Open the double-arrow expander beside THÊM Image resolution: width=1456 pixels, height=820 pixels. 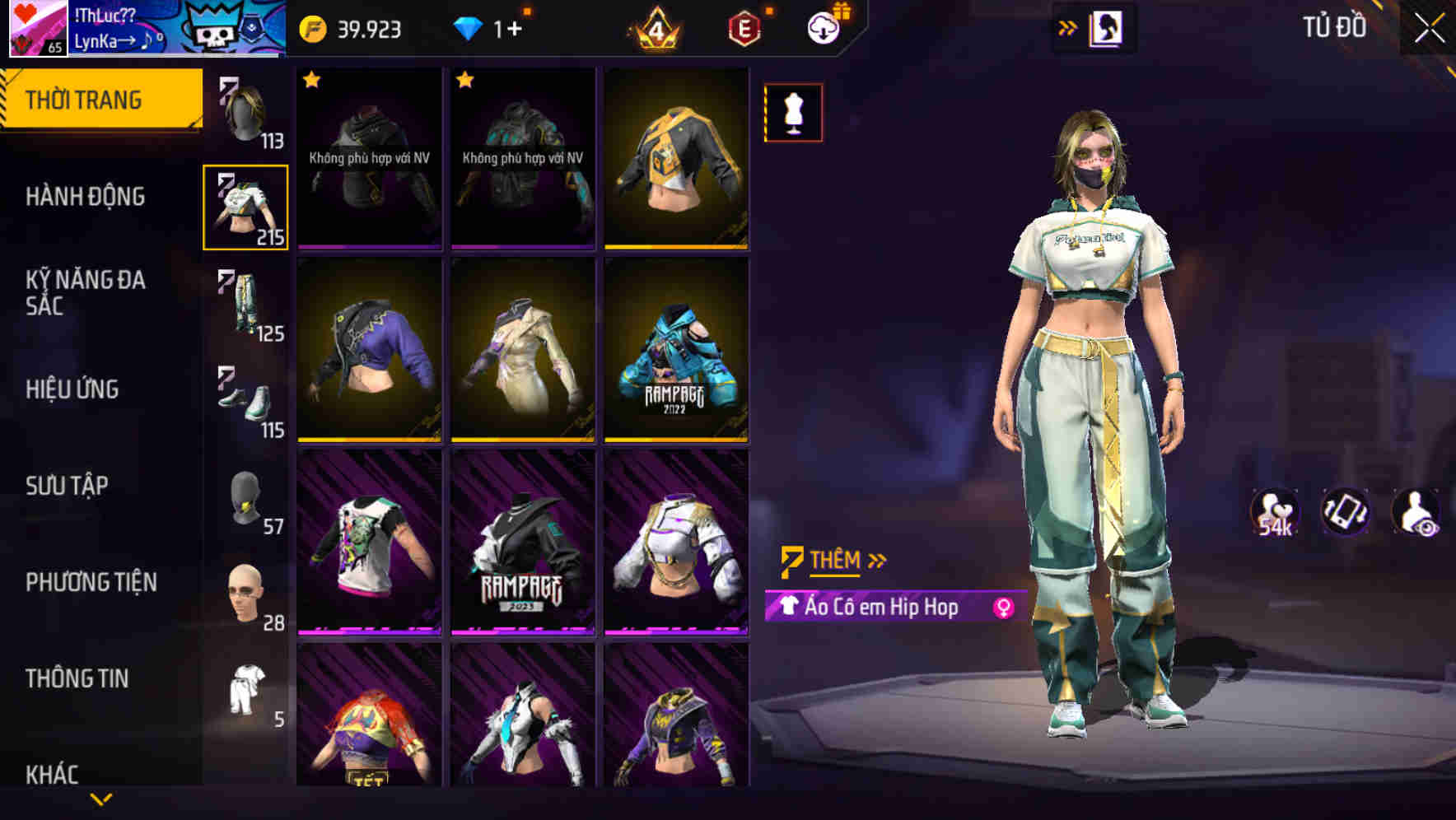pyautogui.click(x=876, y=560)
